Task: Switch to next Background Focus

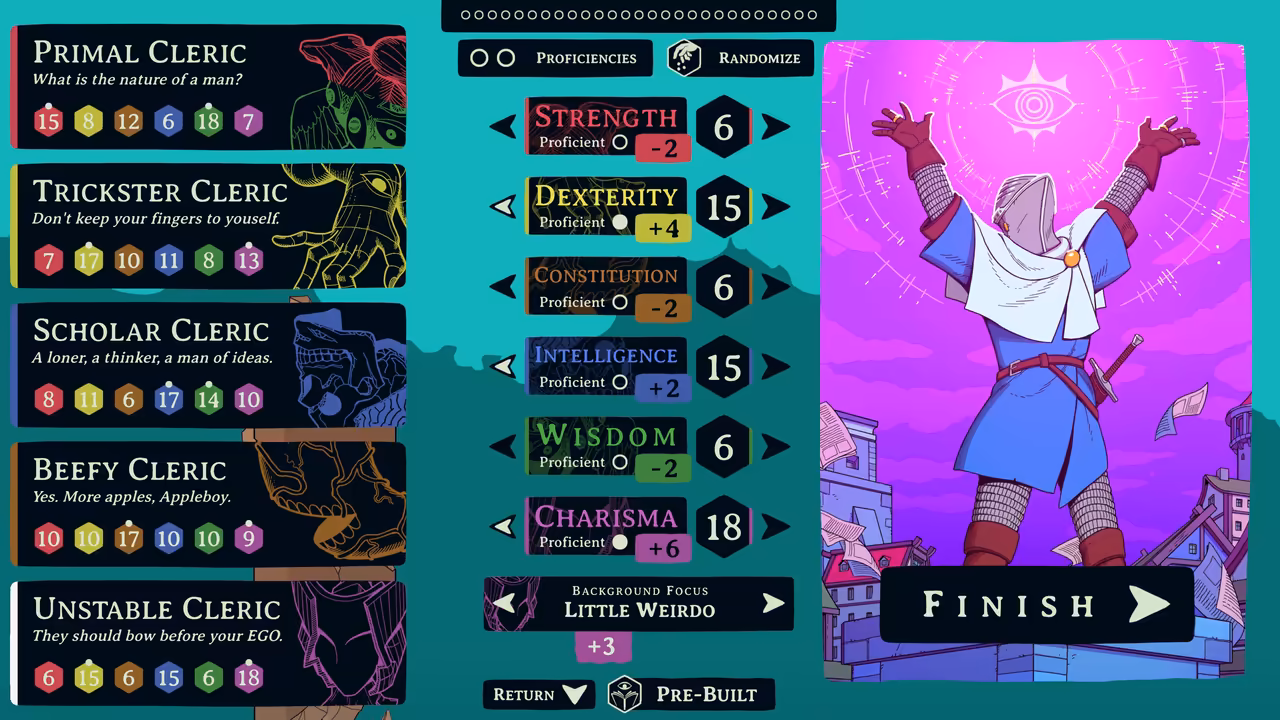Action: pos(773,603)
